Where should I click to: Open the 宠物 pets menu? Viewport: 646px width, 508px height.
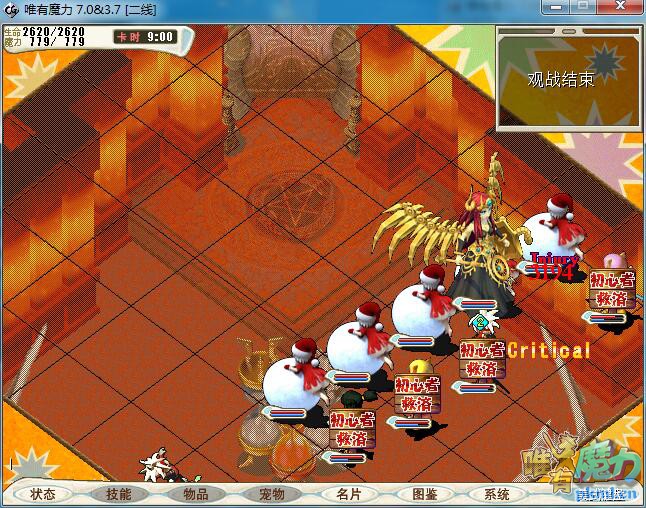click(271, 494)
